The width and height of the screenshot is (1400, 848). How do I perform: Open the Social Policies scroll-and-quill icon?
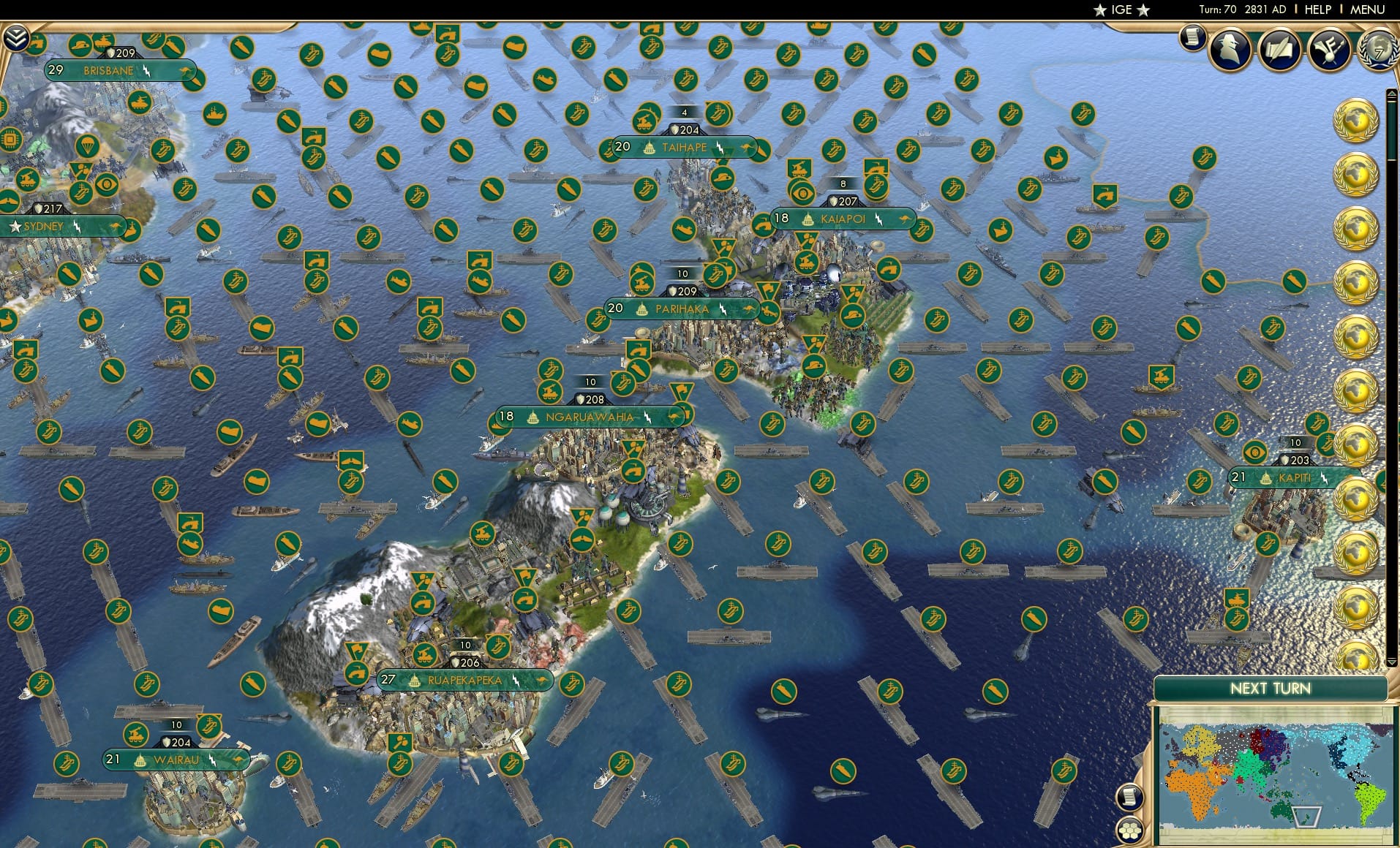[x=1280, y=49]
